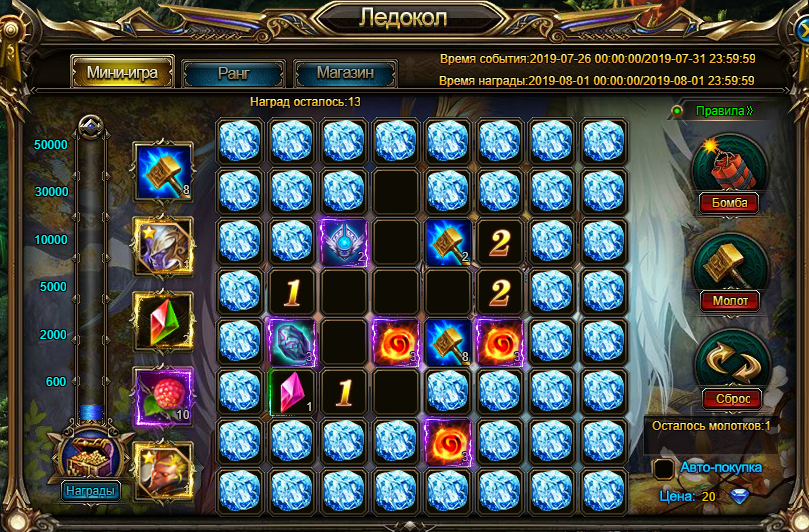Screen dimensions: 809x532
Task: Switch to the Мини-игра tab
Action: tap(121, 73)
